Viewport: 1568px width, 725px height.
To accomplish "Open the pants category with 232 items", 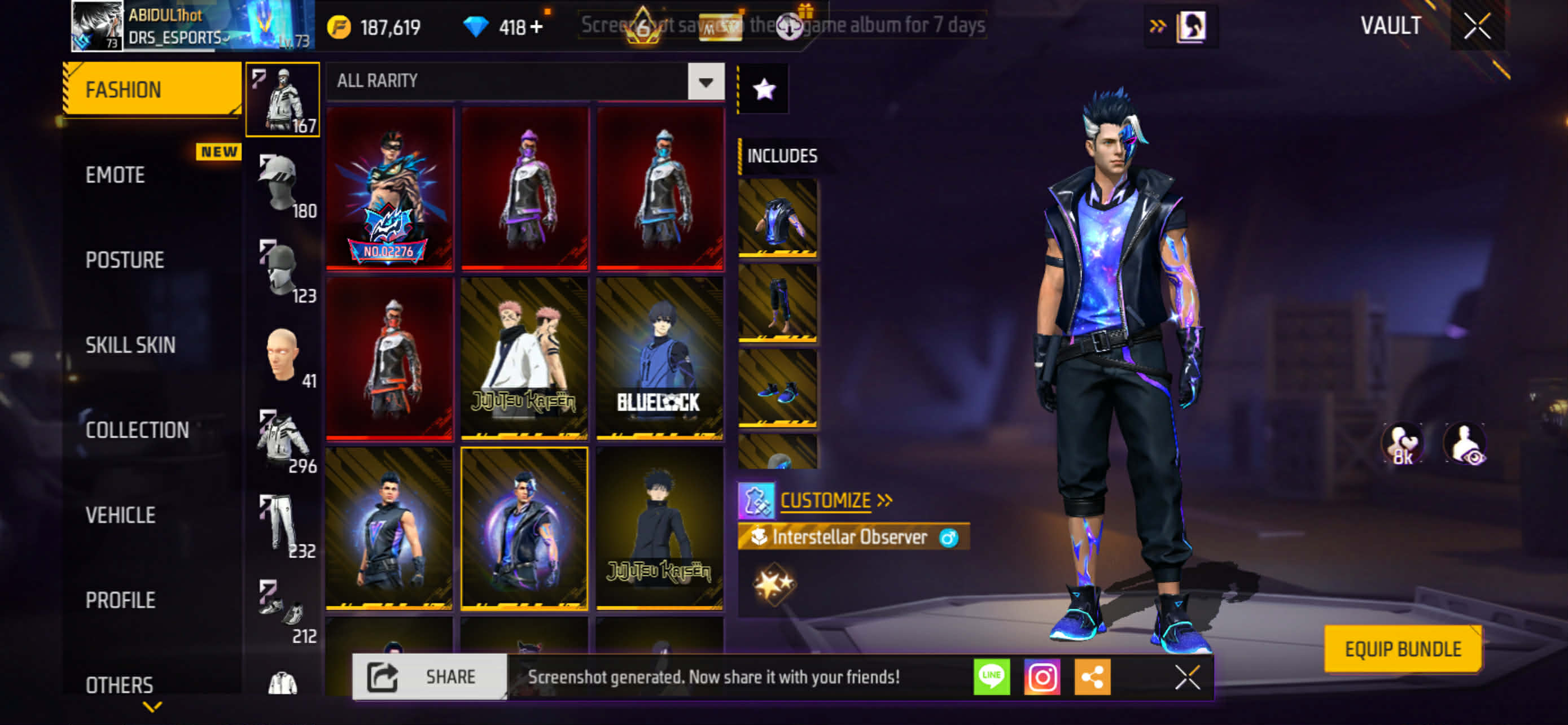I will point(283,525).
